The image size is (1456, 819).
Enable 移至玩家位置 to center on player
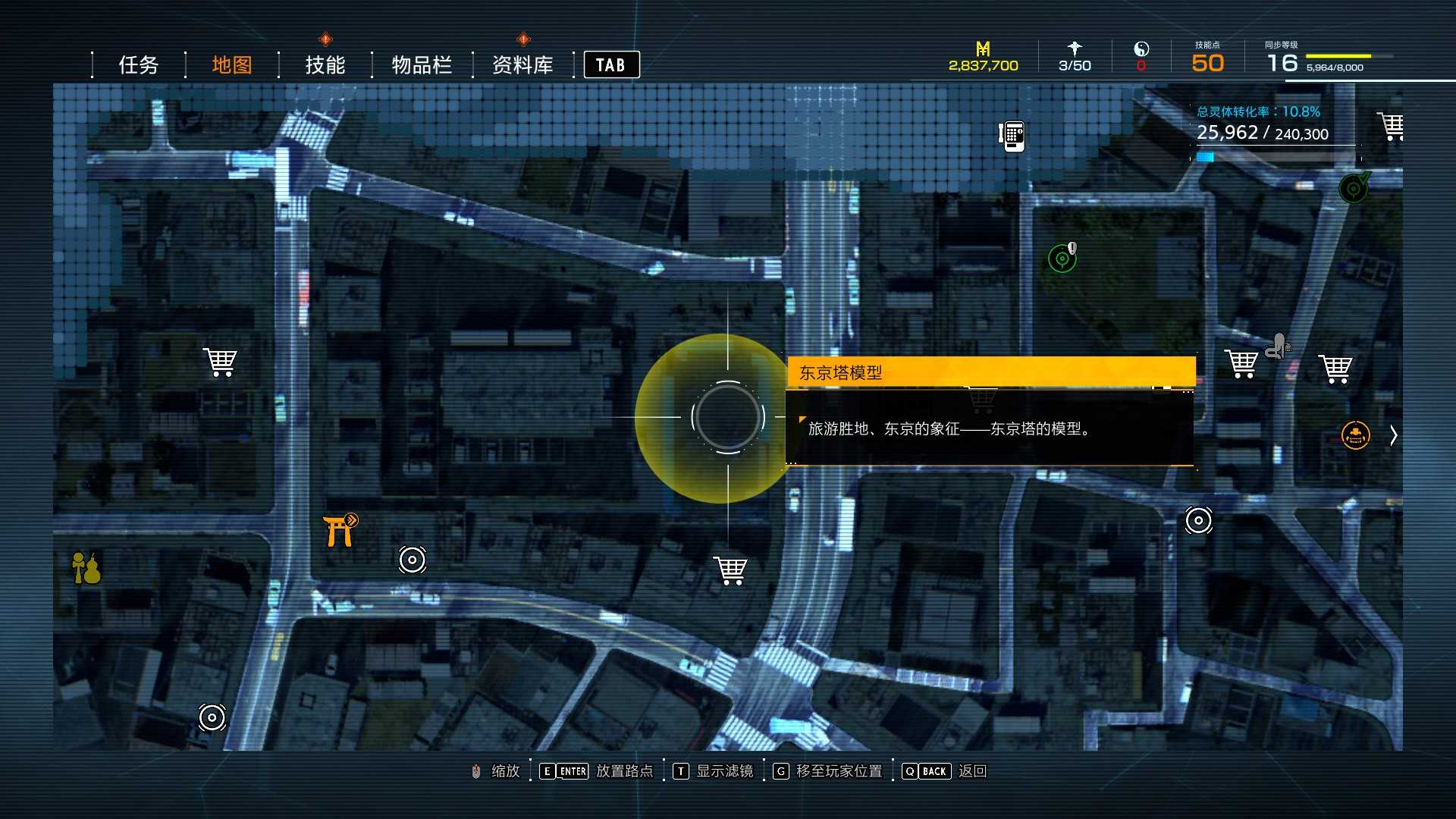coord(827,771)
